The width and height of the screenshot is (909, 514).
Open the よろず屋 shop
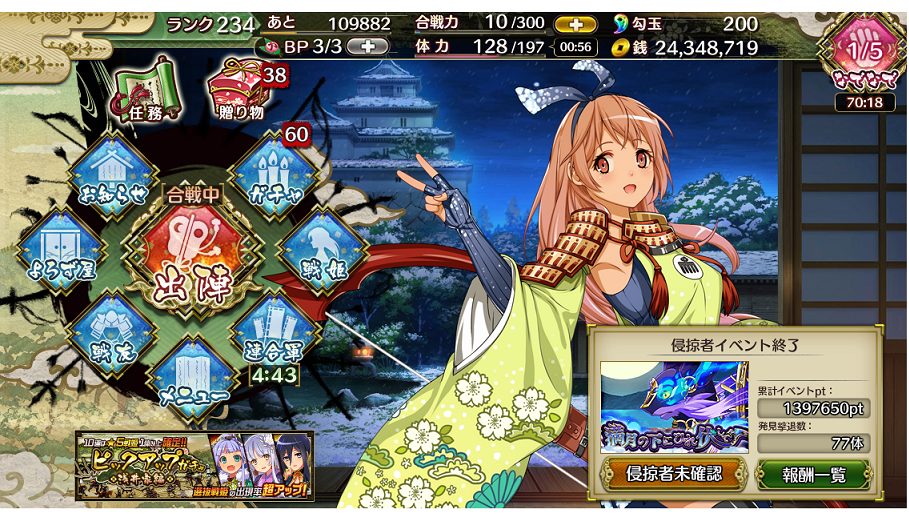tap(58, 254)
